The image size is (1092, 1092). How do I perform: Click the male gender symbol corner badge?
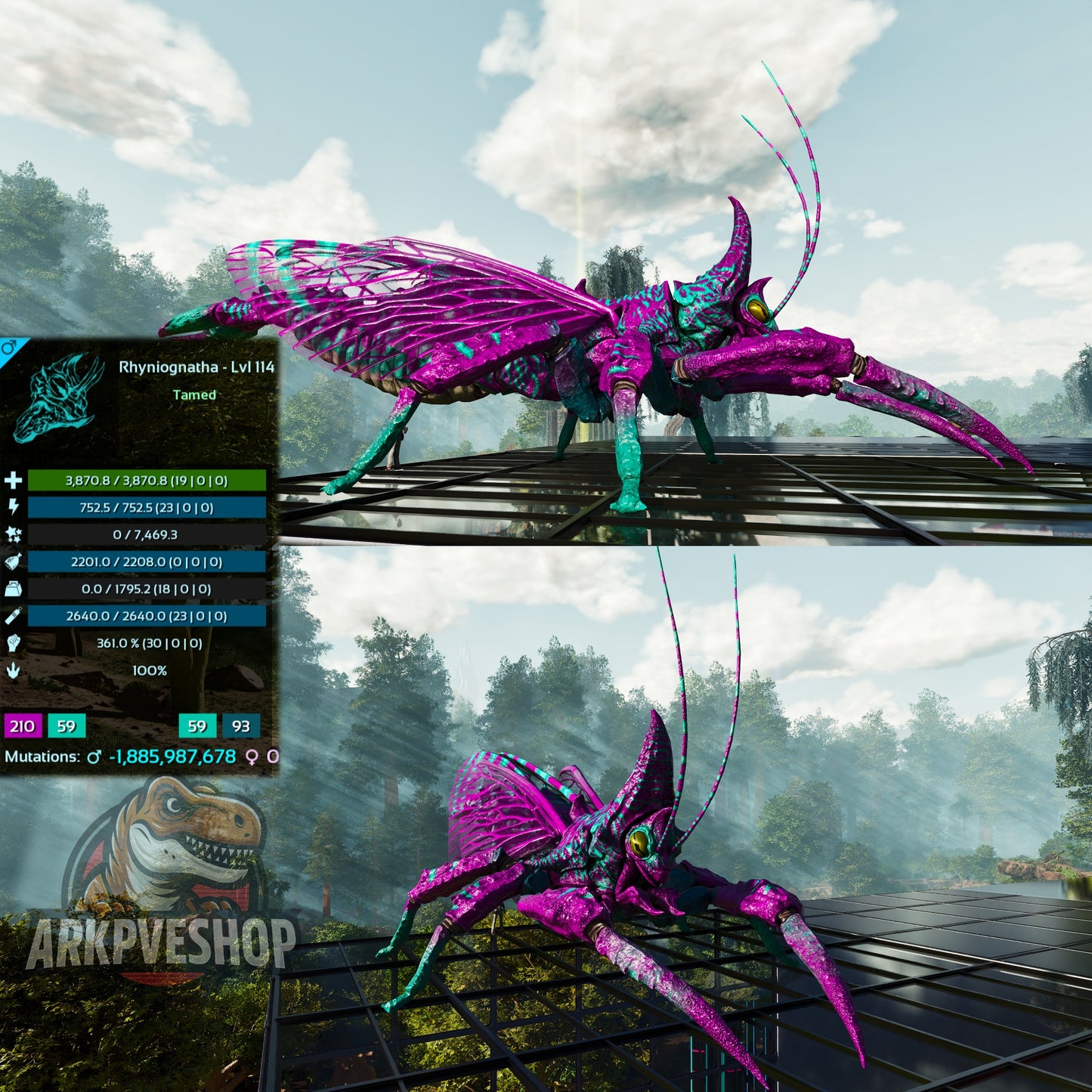point(10,348)
